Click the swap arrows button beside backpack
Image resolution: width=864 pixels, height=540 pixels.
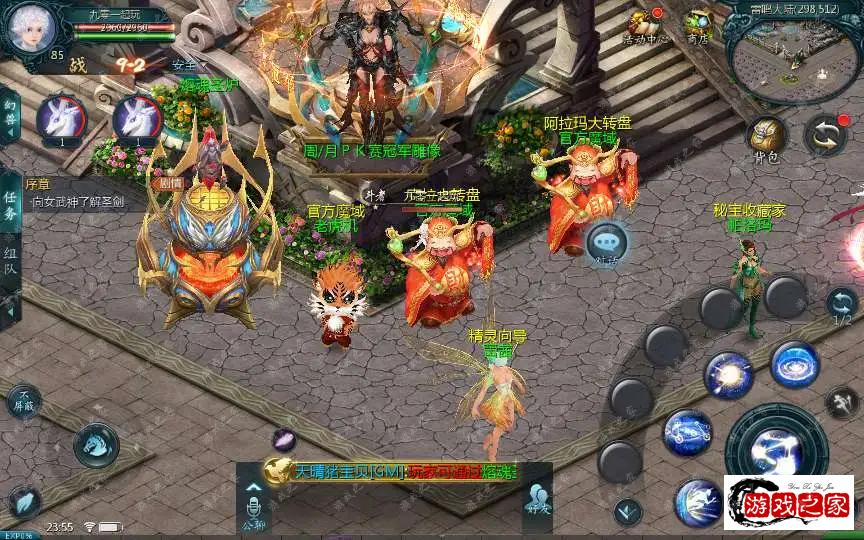pos(825,136)
